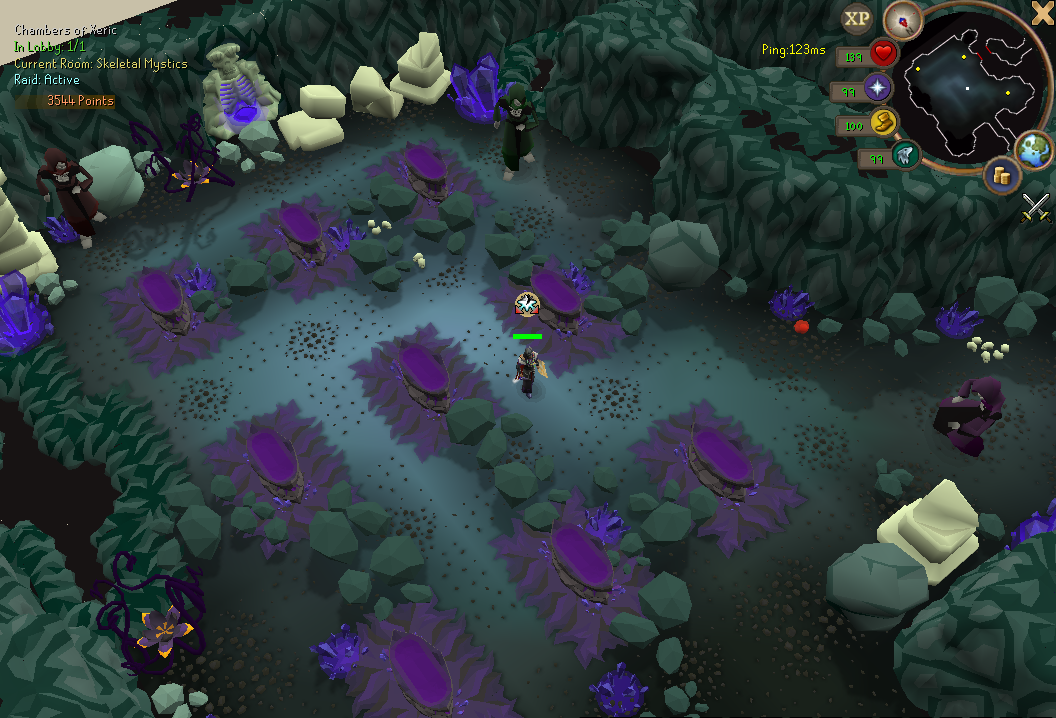Image resolution: width=1056 pixels, height=718 pixels.
Task: Activate the special attack orb
Action: (906, 155)
